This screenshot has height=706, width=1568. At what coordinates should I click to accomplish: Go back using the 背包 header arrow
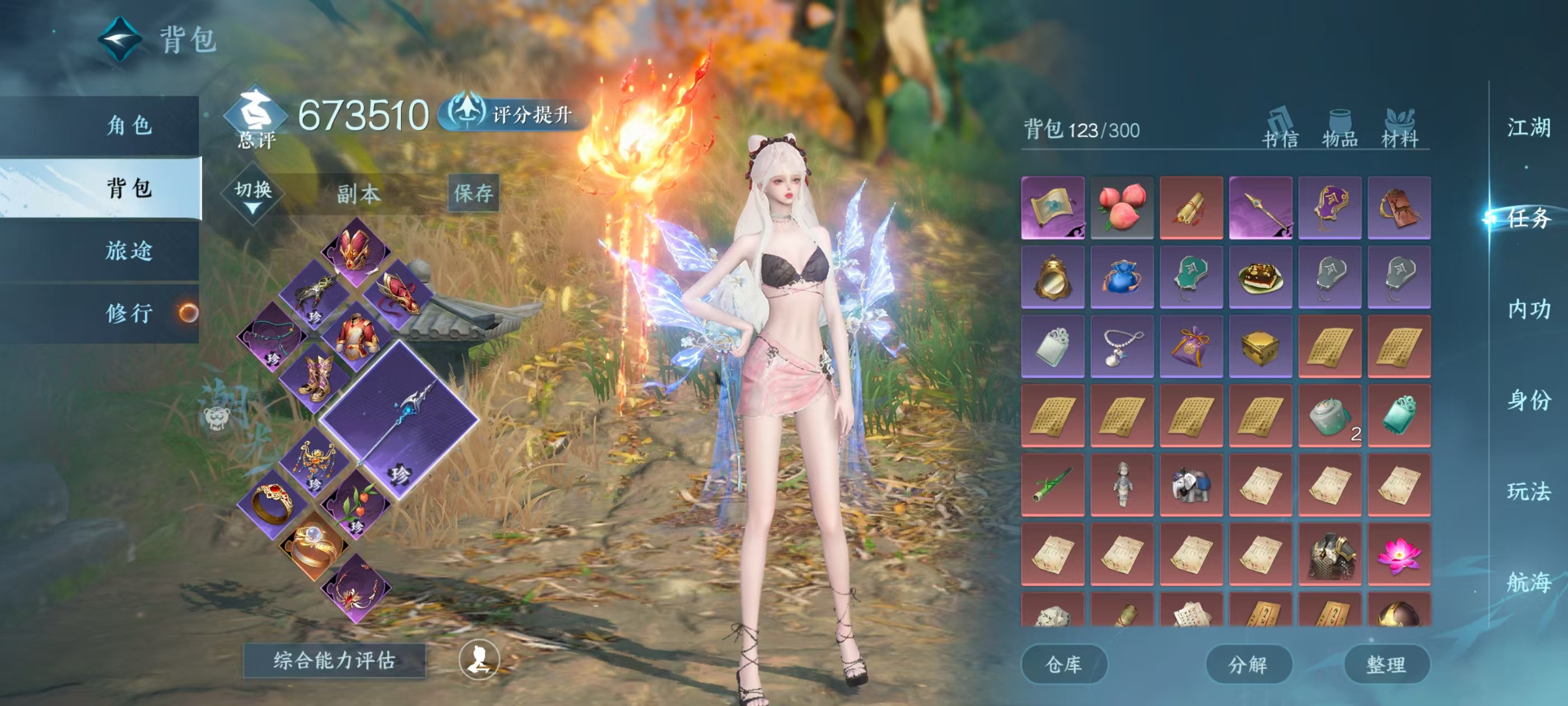point(120,40)
